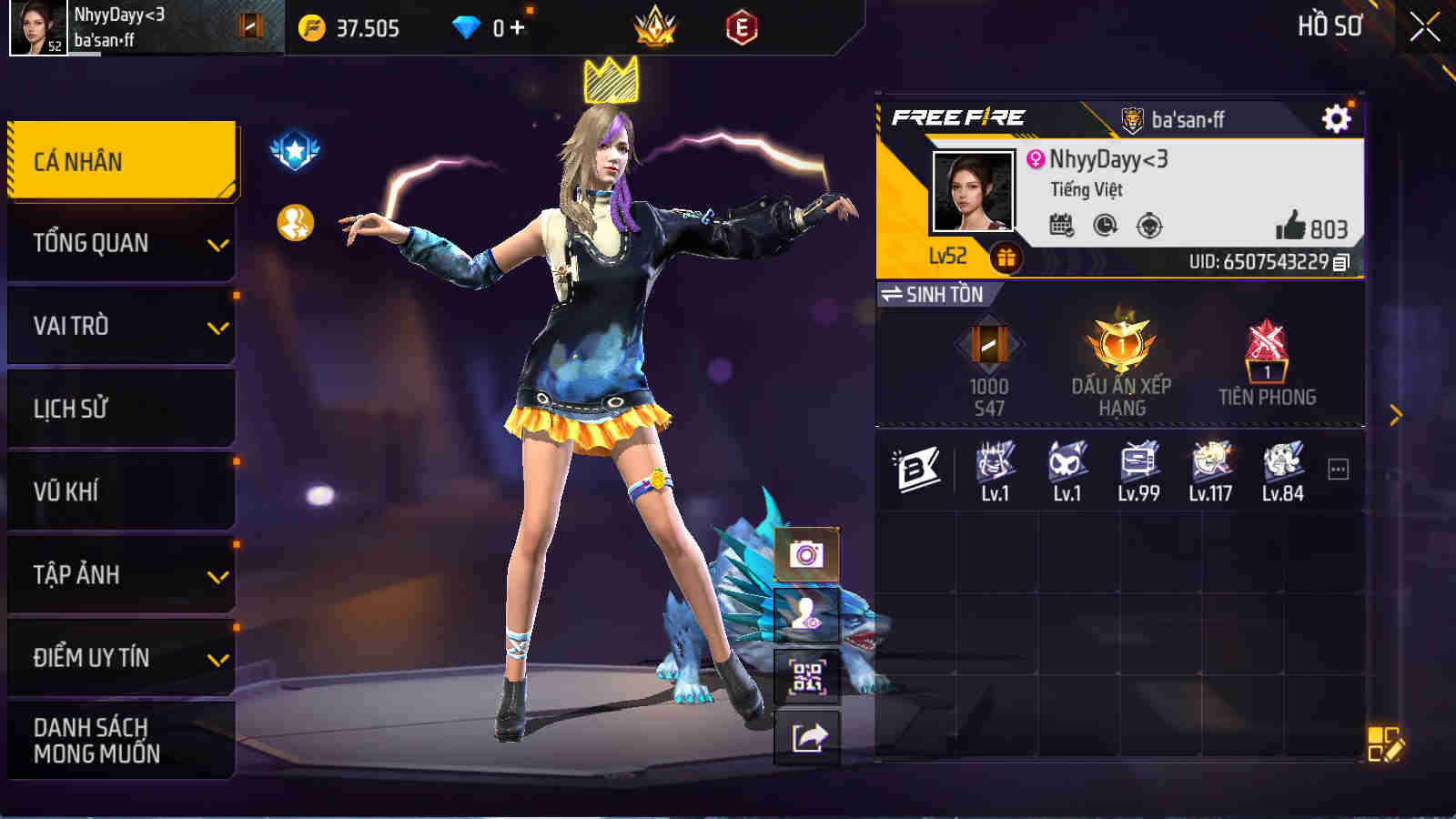Expand the ĐIỂM UY TÍN section
1456x819 pixels.
(x=119, y=657)
